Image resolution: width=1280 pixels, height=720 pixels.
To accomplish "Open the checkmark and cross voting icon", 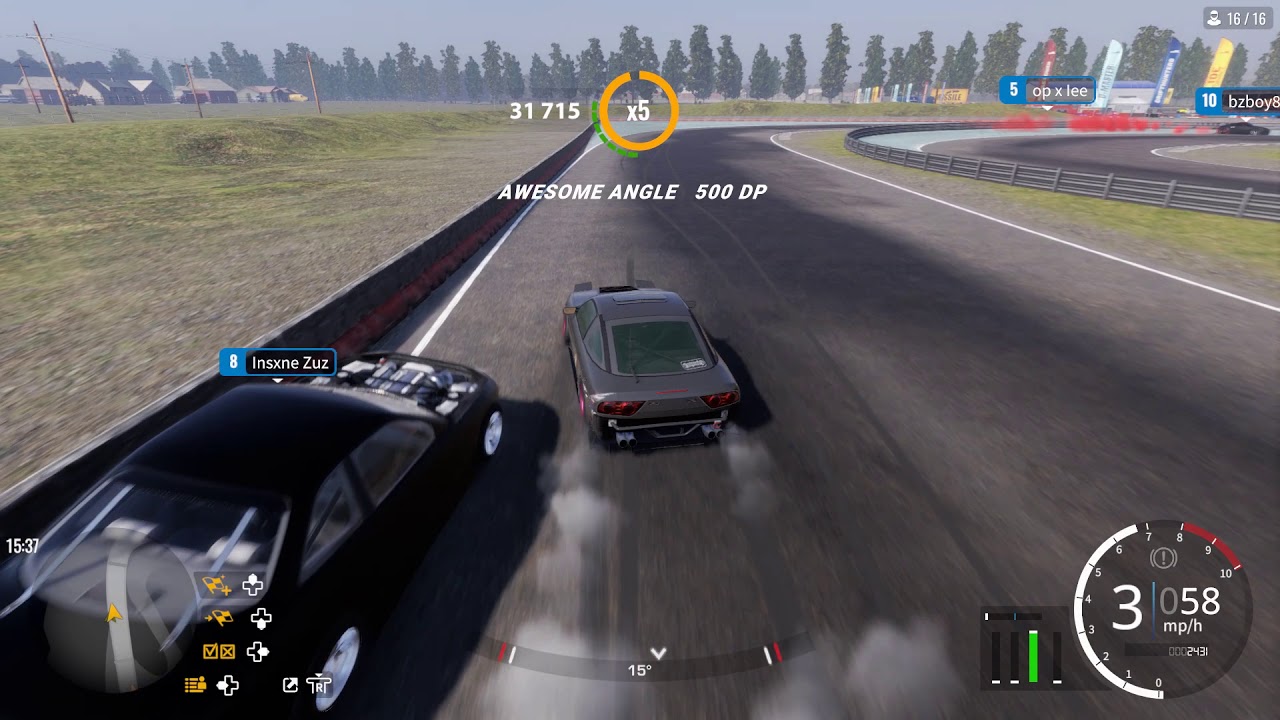I will (x=218, y=652).
